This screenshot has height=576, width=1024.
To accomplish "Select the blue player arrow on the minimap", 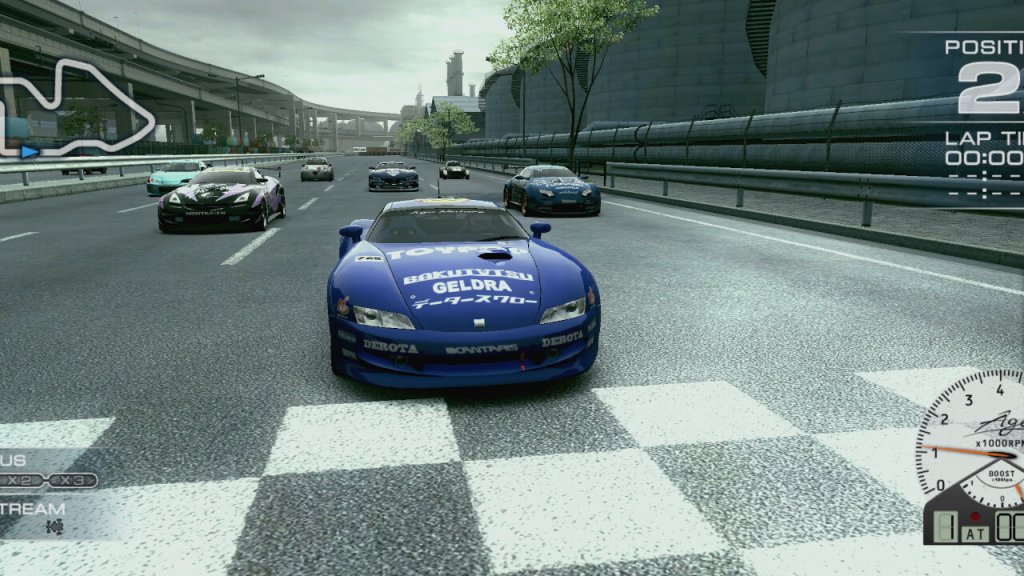I will [30, 151].
